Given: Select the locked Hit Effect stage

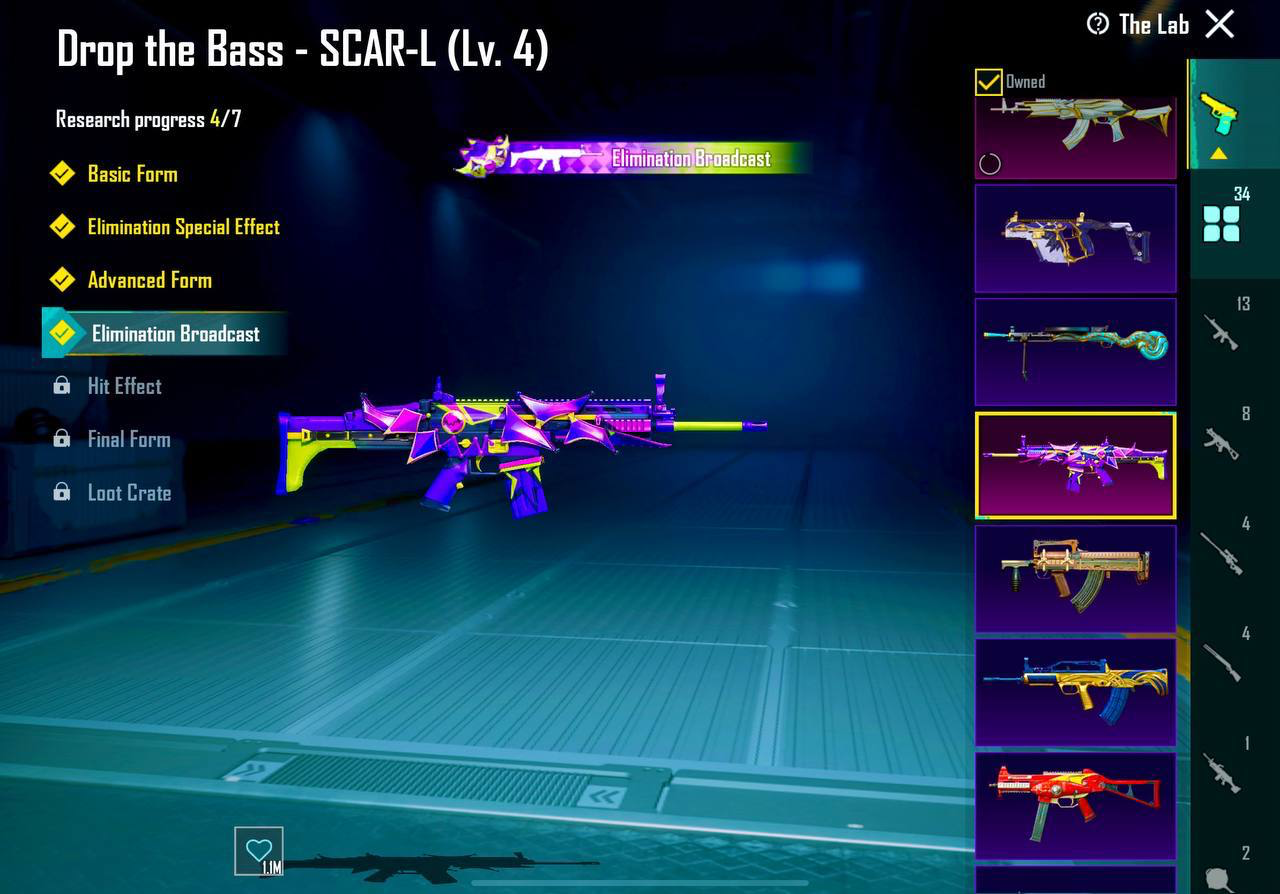Looking at the screenshot, I should tap(124, 386).
